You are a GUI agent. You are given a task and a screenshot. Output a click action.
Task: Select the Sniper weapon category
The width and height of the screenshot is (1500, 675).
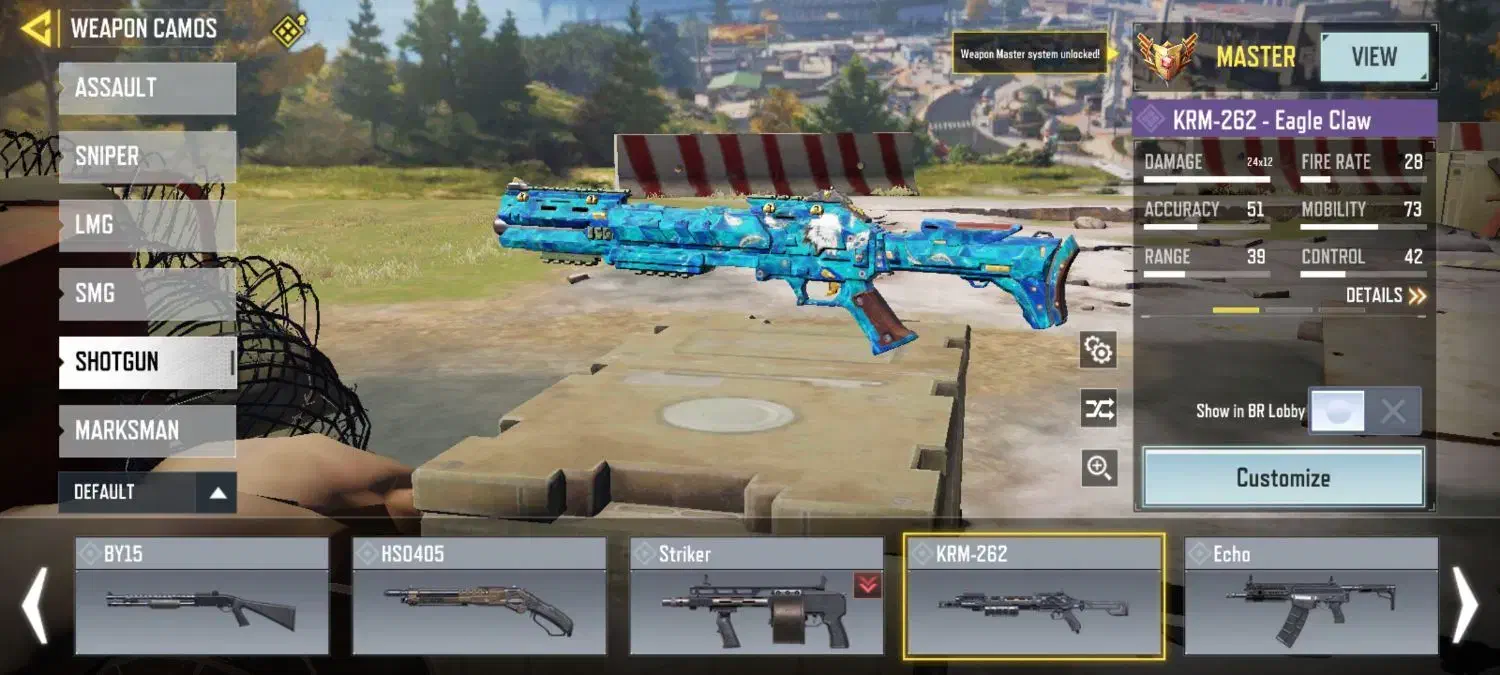[x=147, y=156]
